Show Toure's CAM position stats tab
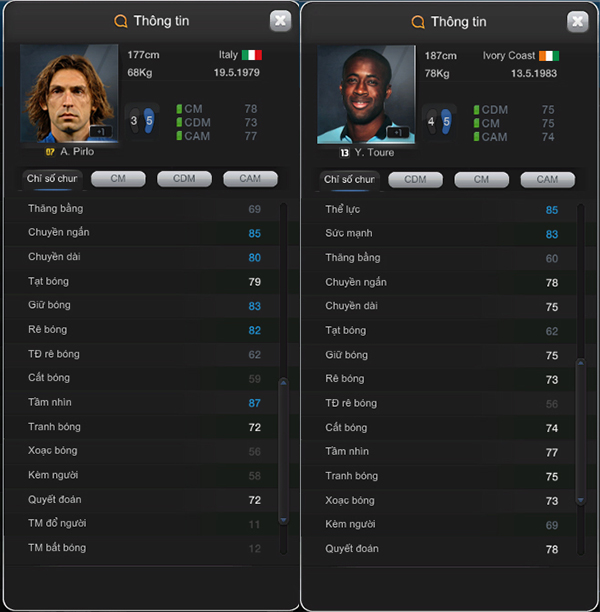Viewport: 600px width, 612px height. pos(547,180)
